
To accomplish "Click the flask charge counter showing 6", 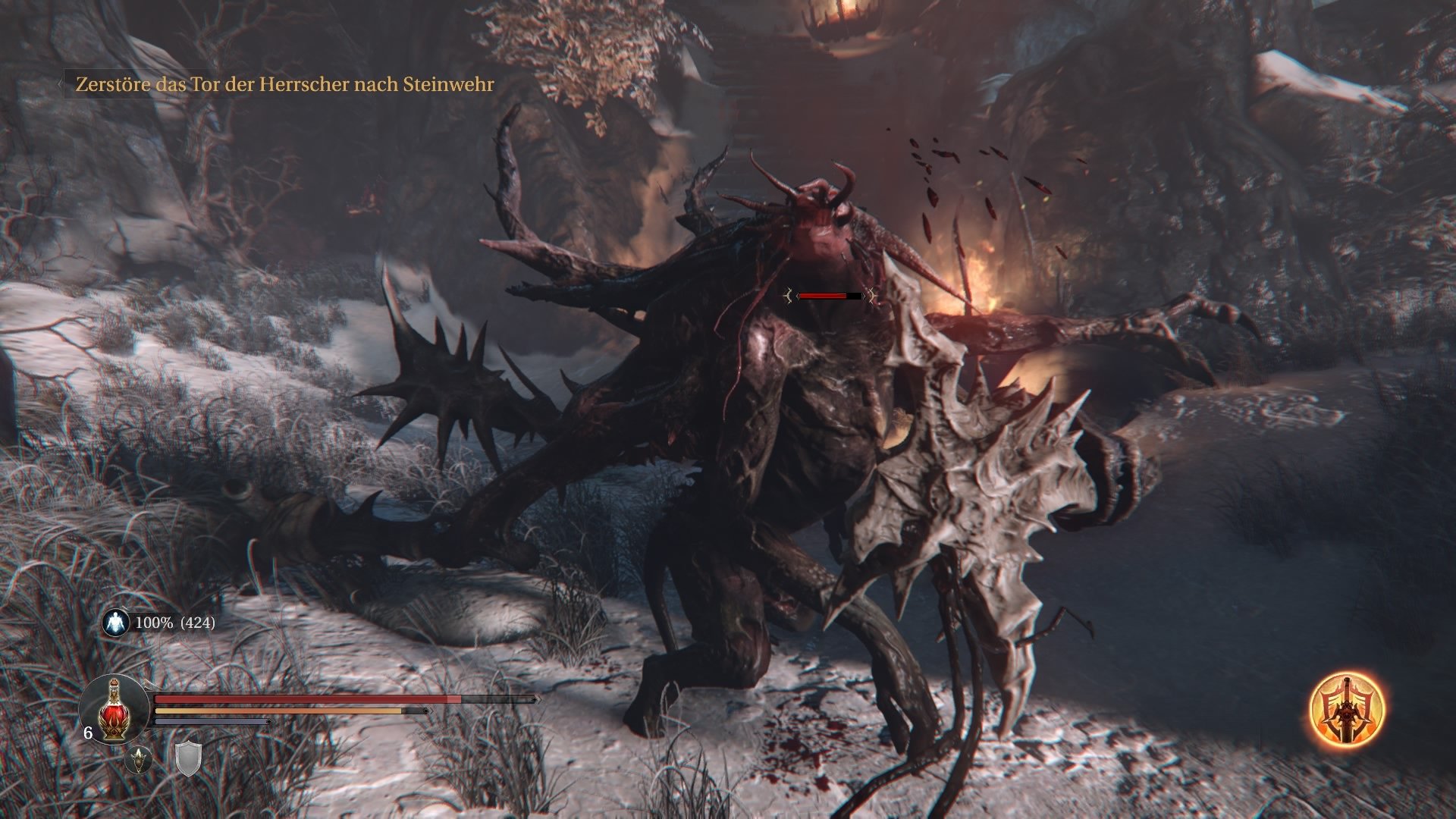I will (88, 734).
